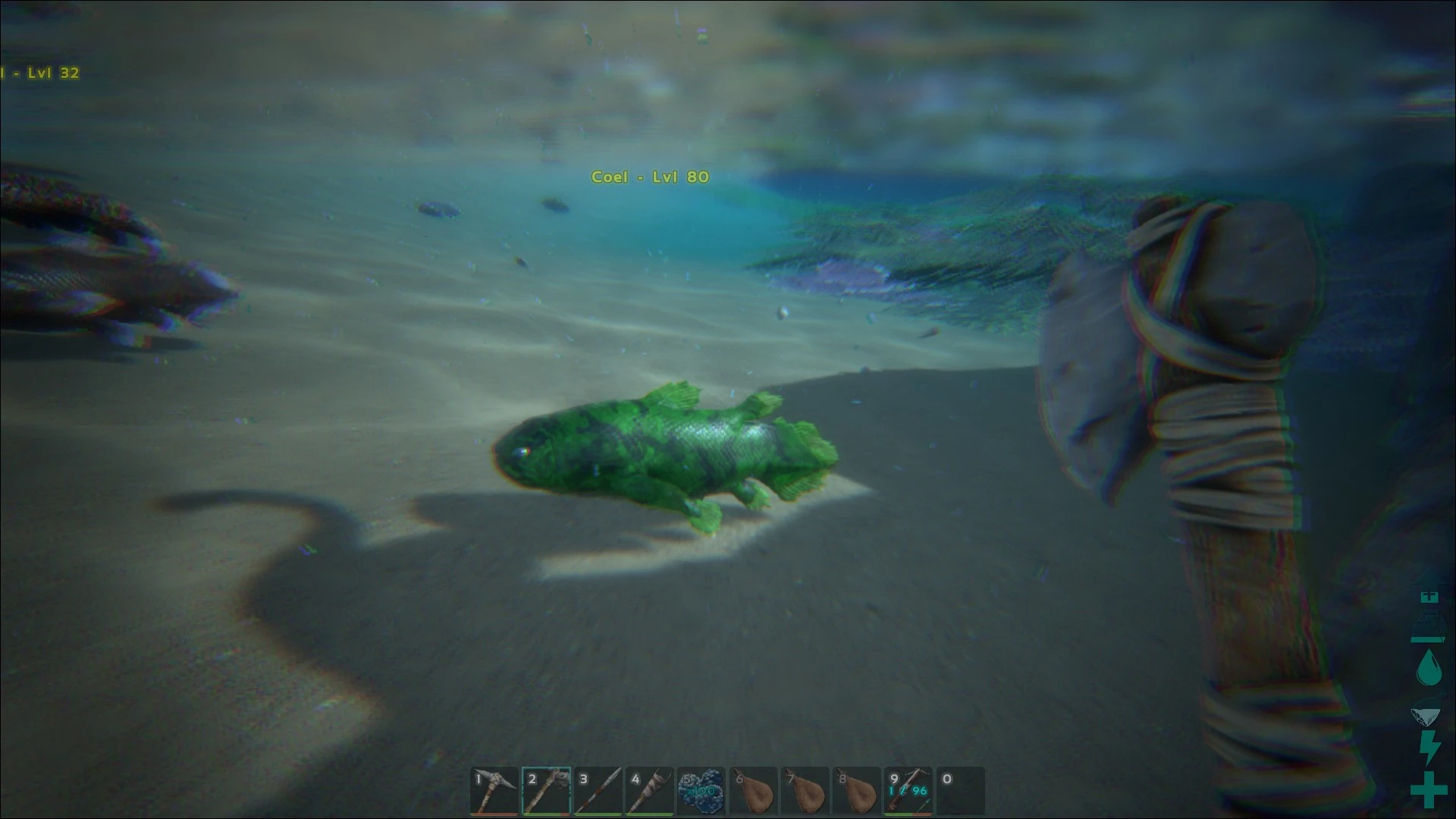
Task: Click the topmost inventory plus icon
Action: tap(1429, 597)
